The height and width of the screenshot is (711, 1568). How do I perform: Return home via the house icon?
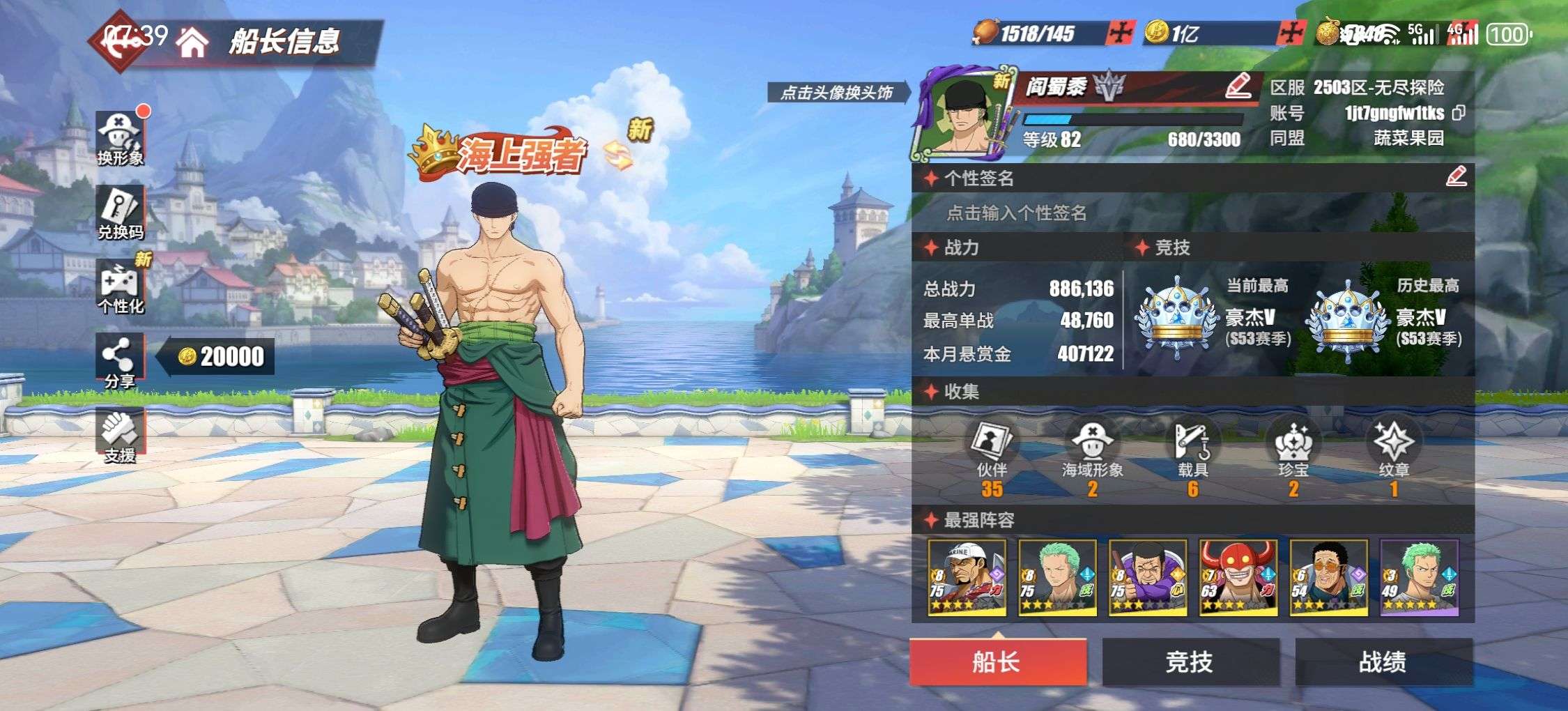tap(192, 42)
